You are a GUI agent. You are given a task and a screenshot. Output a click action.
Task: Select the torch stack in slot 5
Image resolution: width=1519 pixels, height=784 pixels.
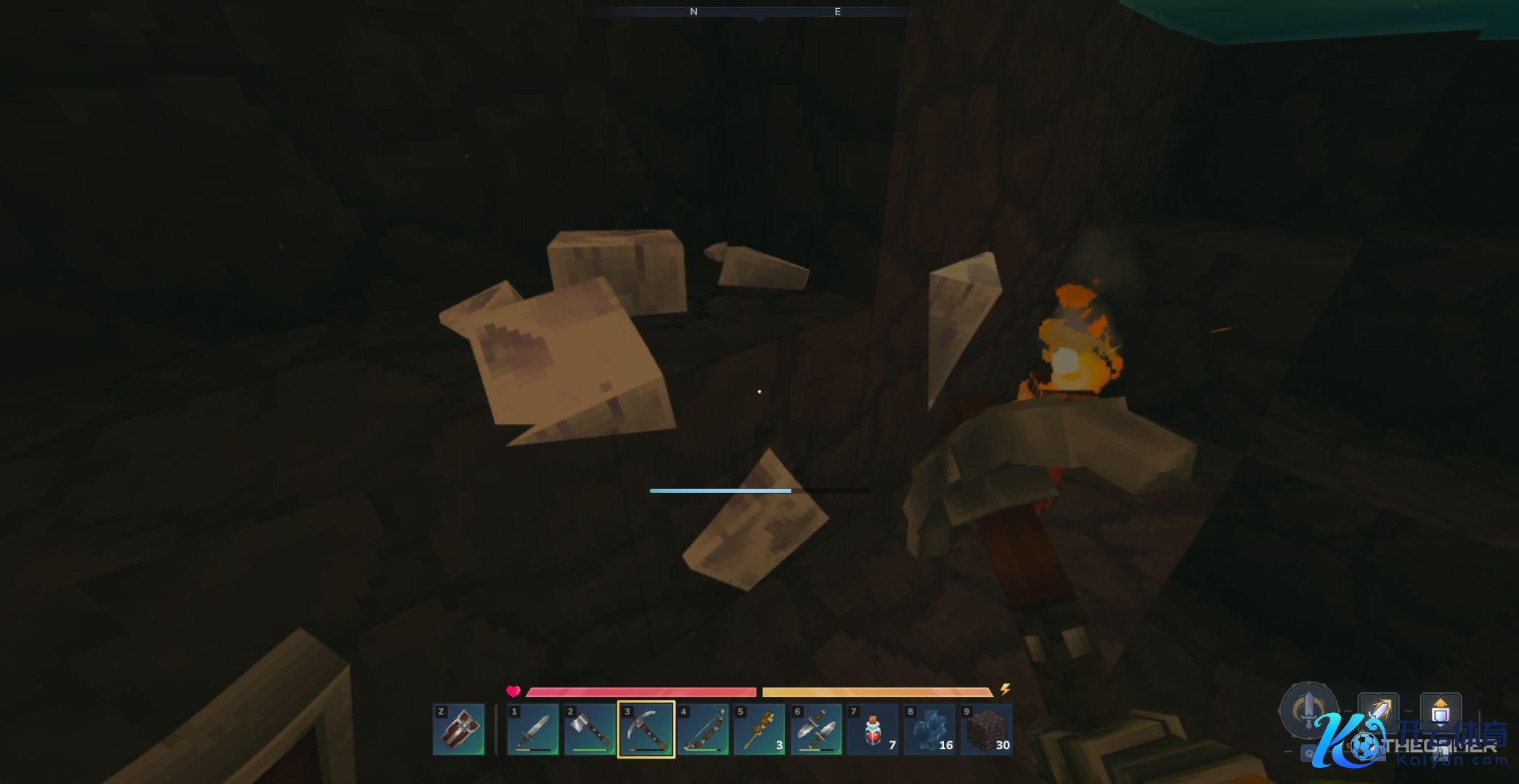pos(759,730)
